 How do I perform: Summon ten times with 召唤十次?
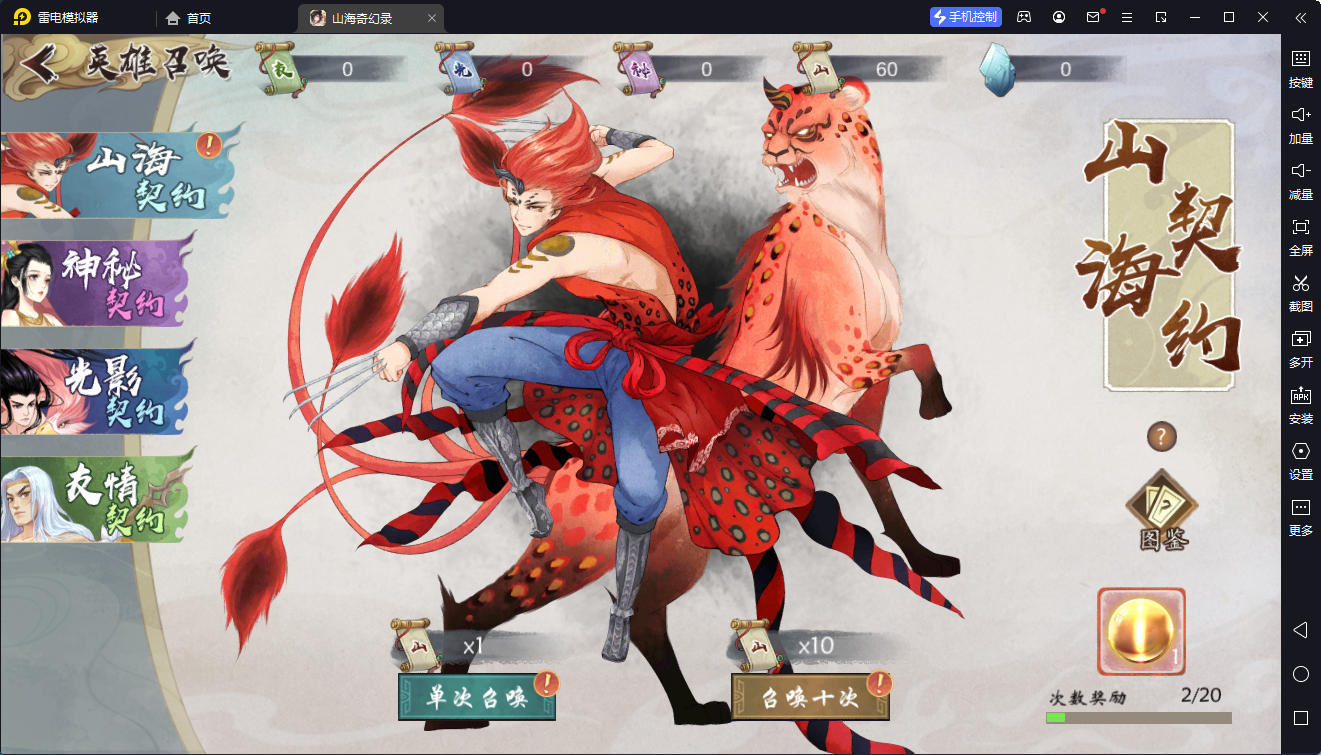pyautogui.click(x=809, y=698)
